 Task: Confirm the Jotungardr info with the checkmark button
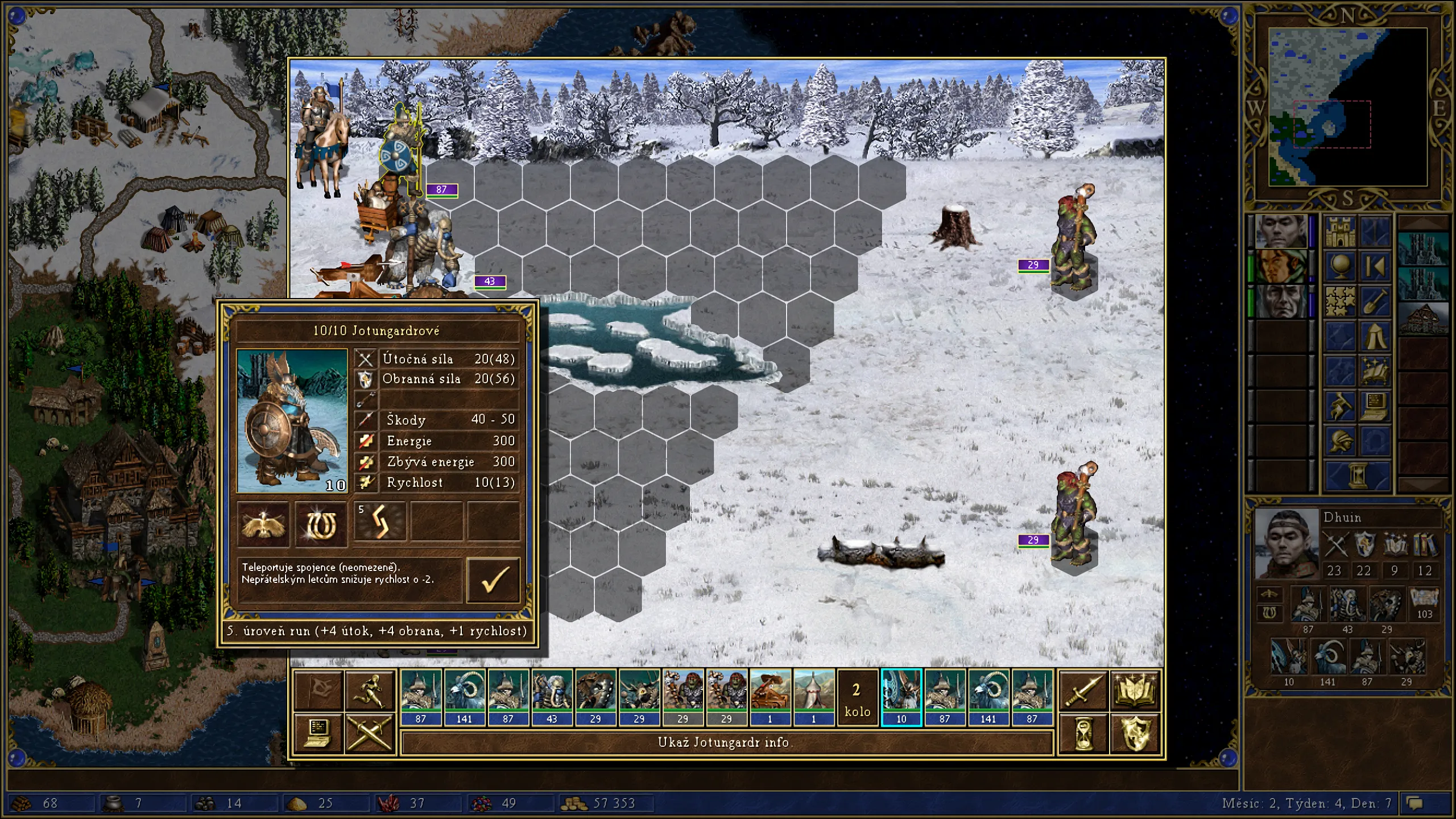[494, 581]
